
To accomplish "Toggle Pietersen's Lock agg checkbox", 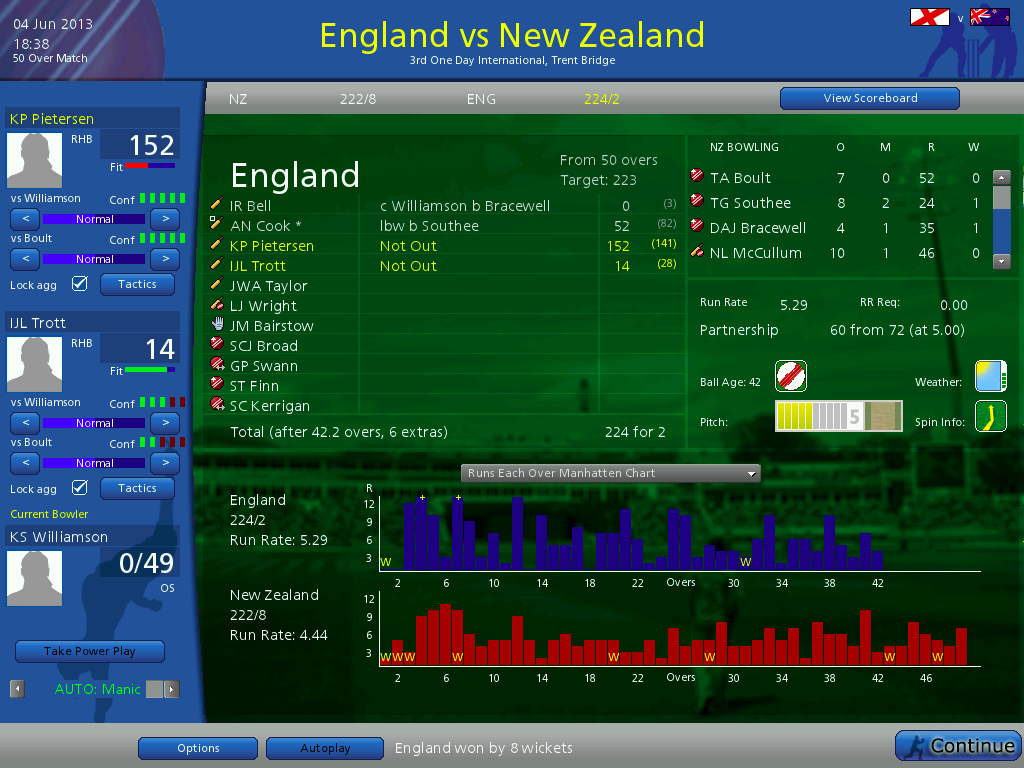I will click(80, 284).
